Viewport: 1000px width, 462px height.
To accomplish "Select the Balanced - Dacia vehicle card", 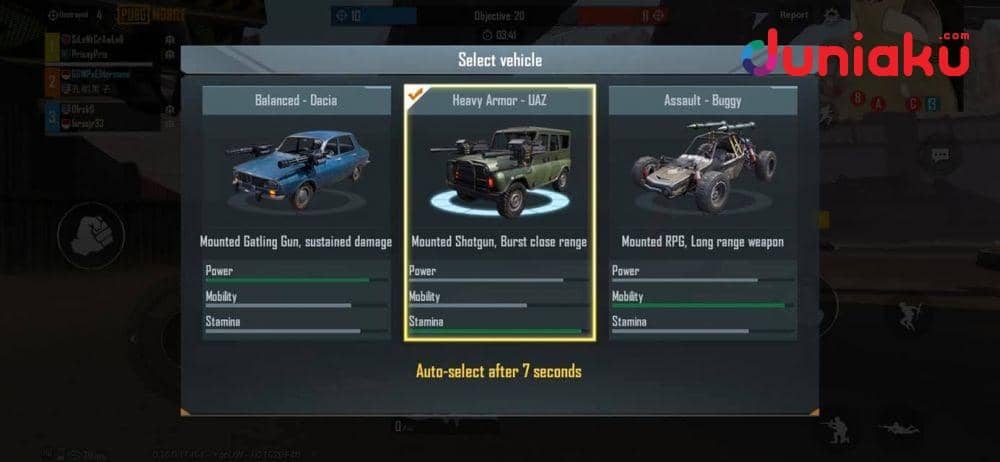I will 296,212.
